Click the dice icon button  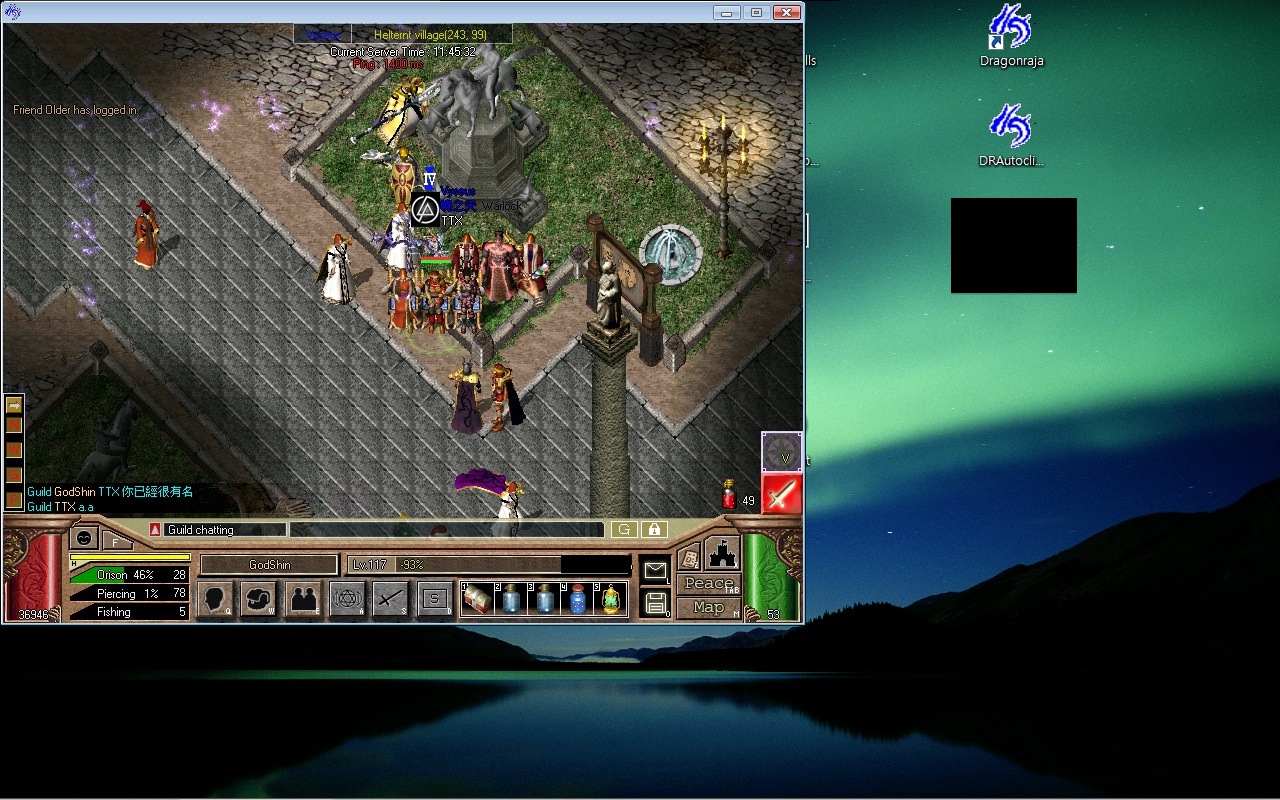(688, 558)
